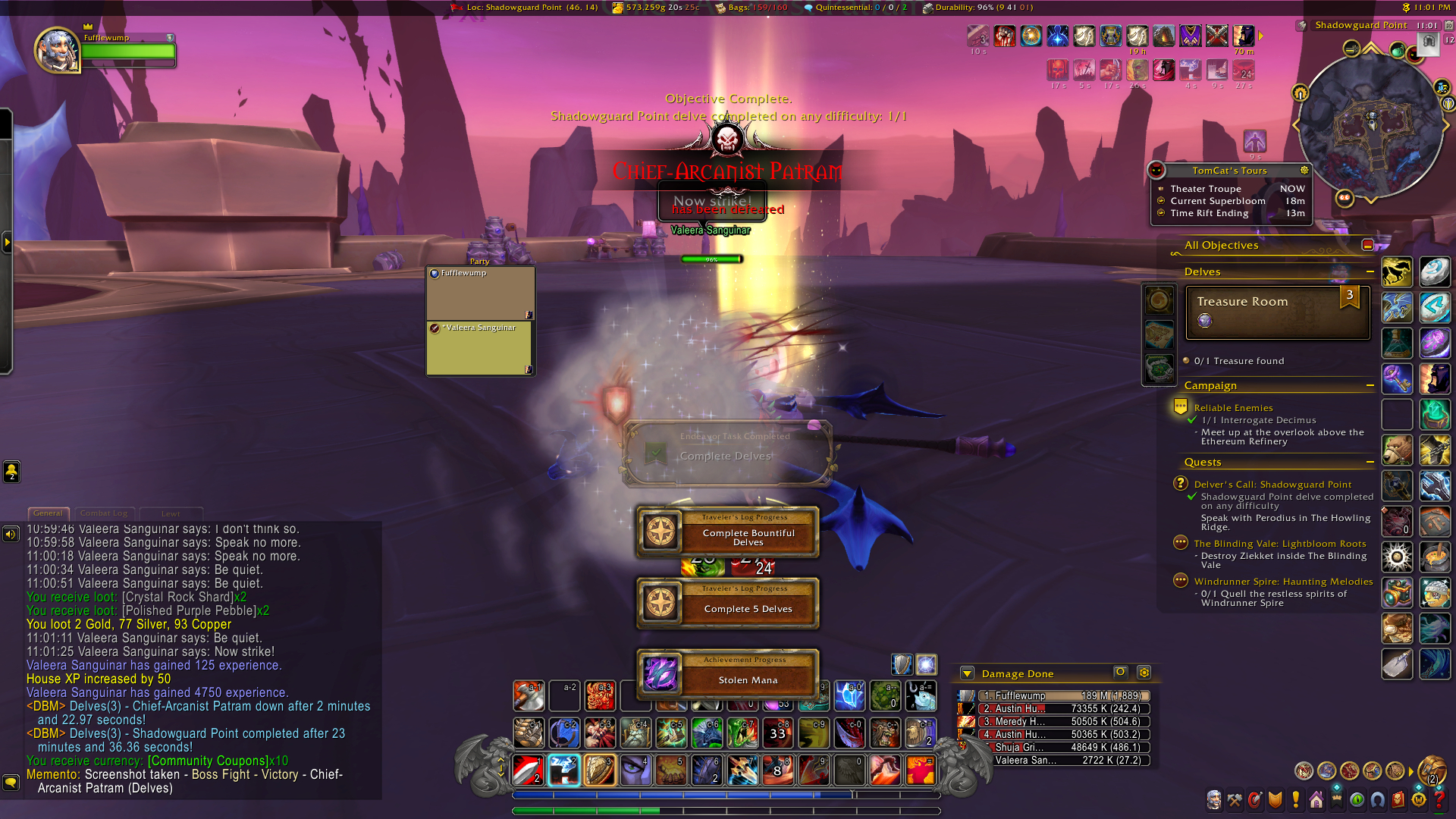Click the backpack bag icon

click(1431, 771)
